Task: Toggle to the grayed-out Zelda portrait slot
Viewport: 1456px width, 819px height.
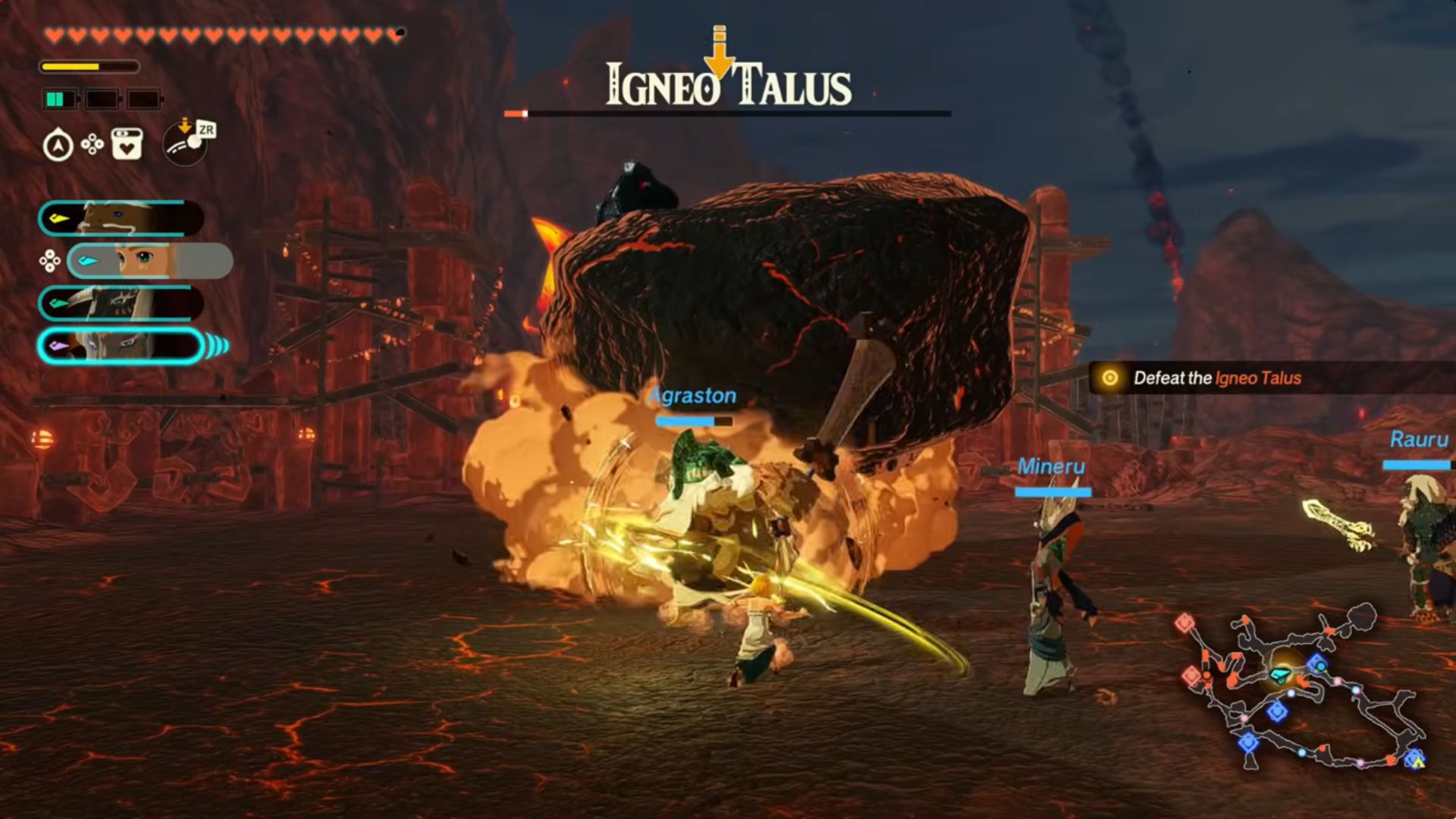Action: pyautogui.click(x=148, y=259)
